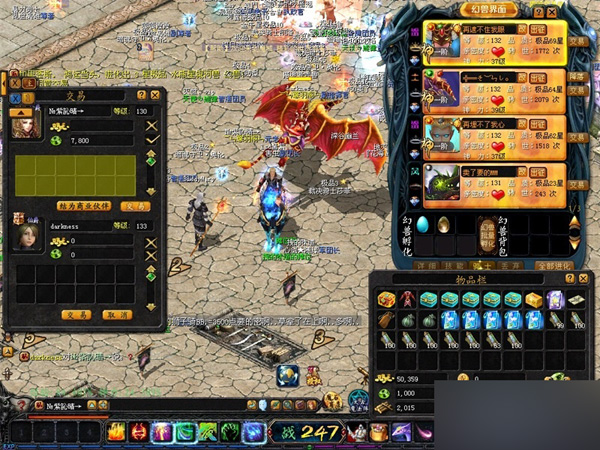Cancel the trade with 取消
Image resolution: width=600 pixels, height=450 pixels.
118,314
